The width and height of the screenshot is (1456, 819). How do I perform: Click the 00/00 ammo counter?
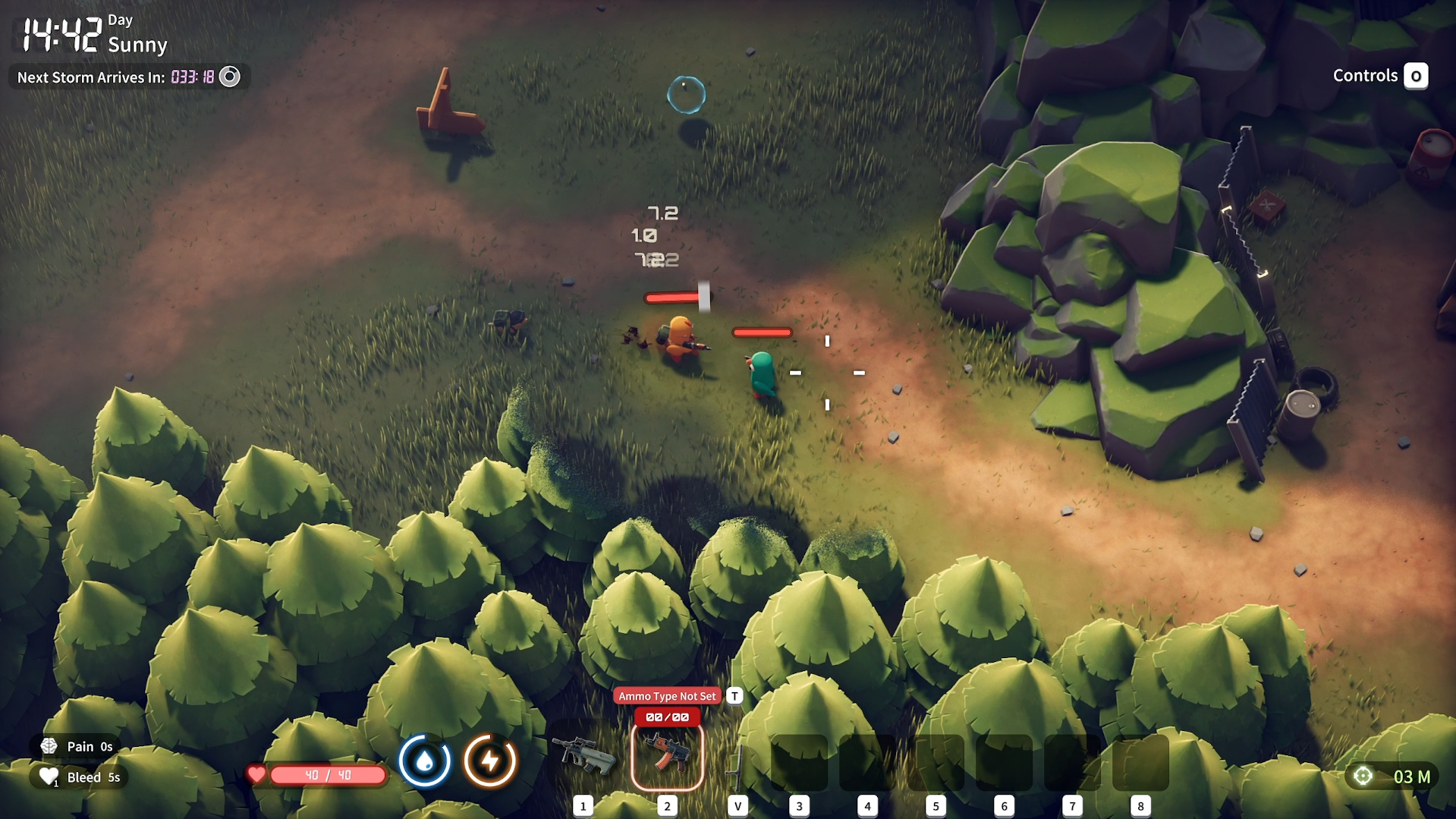[x=667, y=717]
